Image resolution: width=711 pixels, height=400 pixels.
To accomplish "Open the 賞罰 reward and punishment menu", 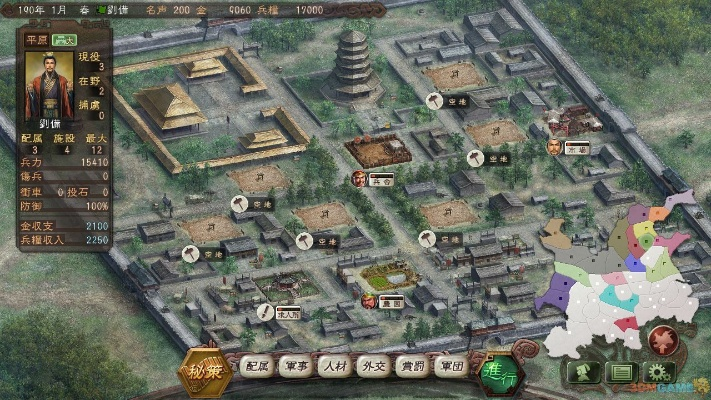I will 410,367.
